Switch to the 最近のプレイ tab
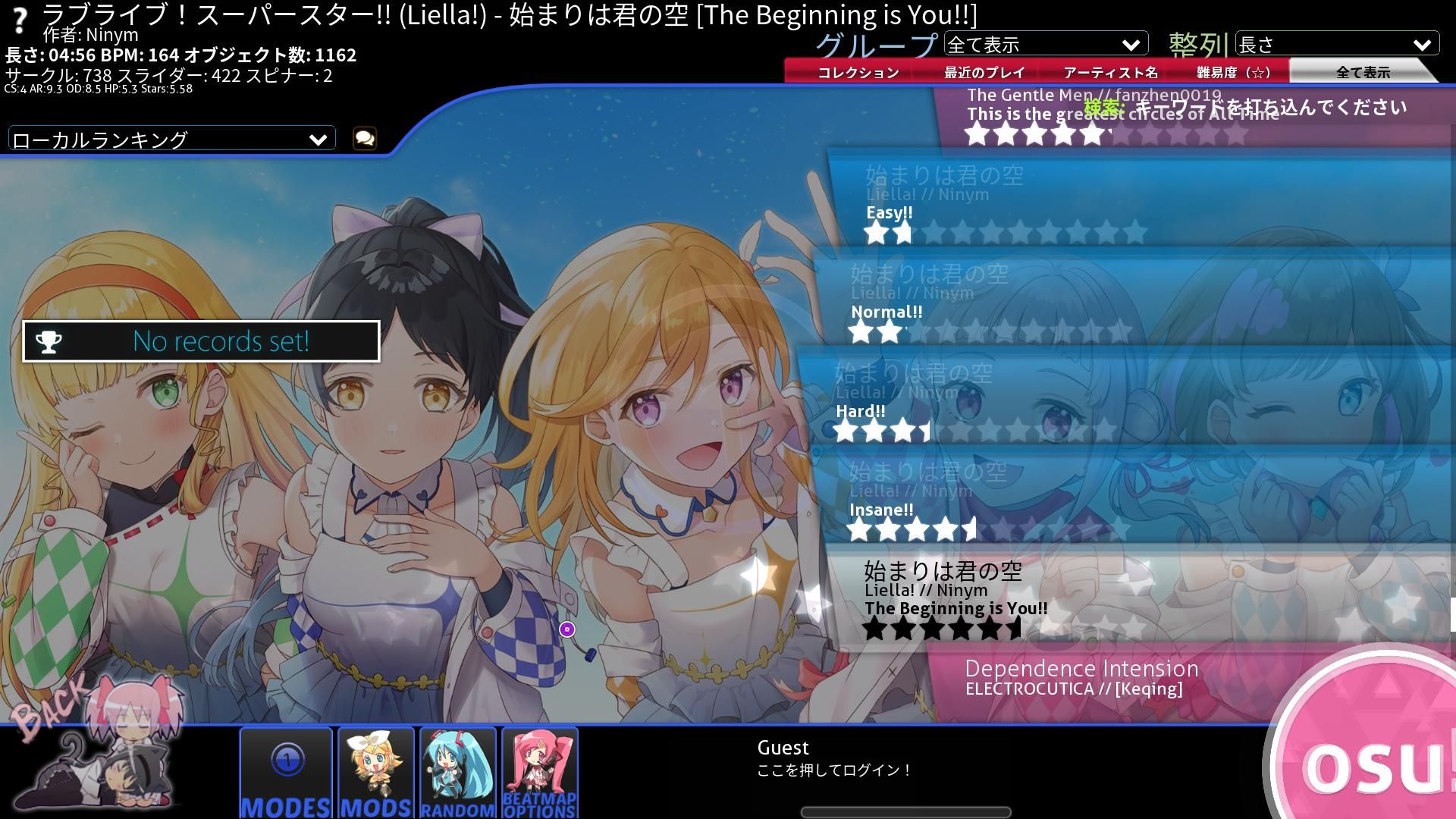This screenshot has height=819, width=1456. coord(984,73)
